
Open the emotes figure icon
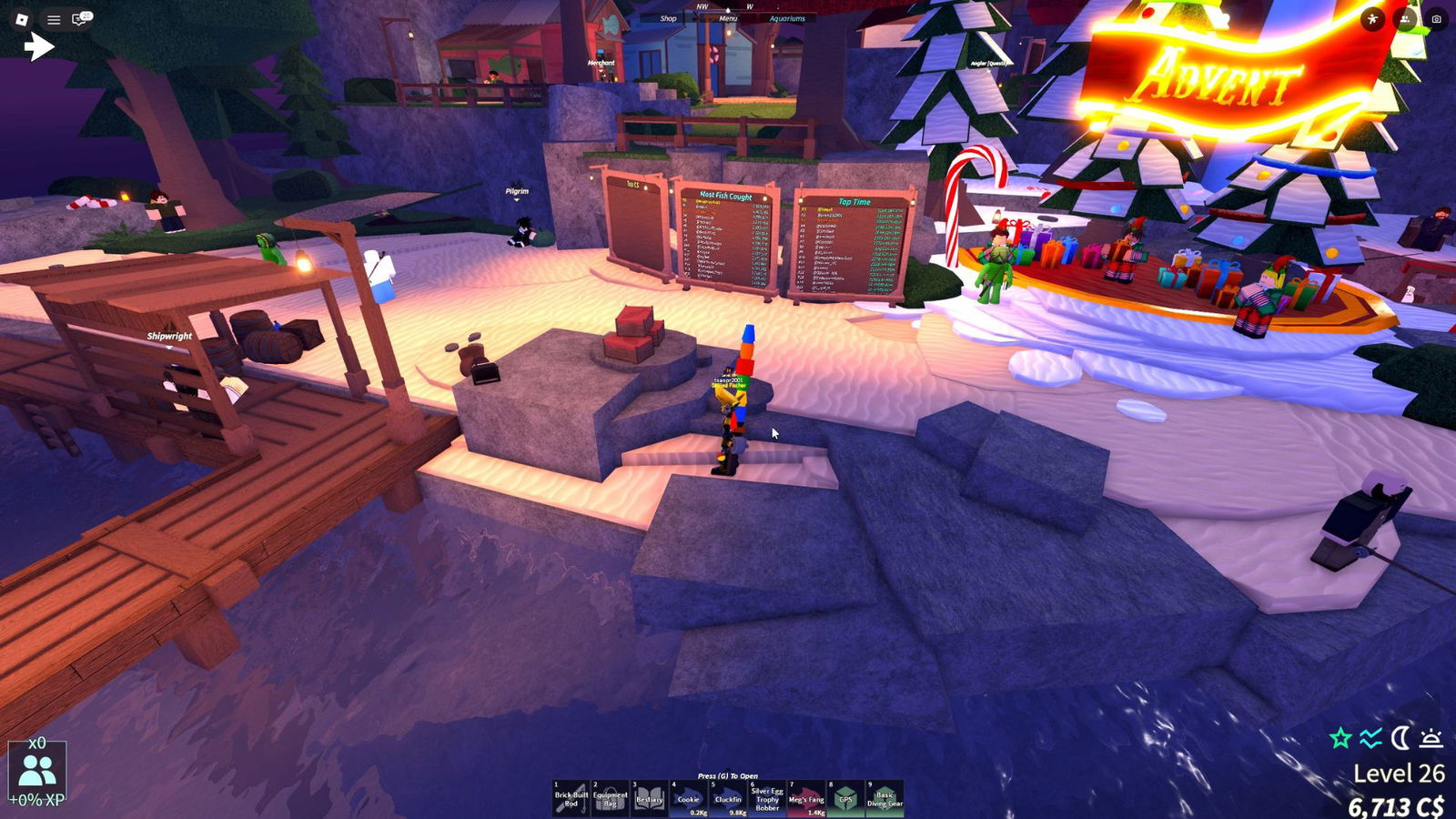pos(1372,18)
